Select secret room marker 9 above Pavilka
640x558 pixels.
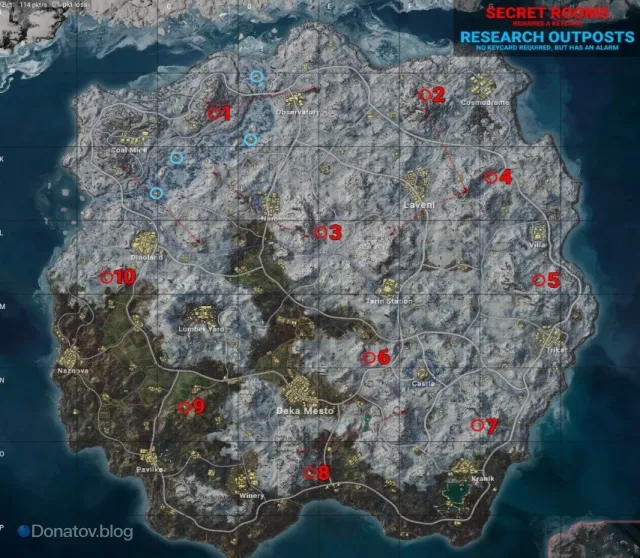pyautogui.click(x=184, y=406)
